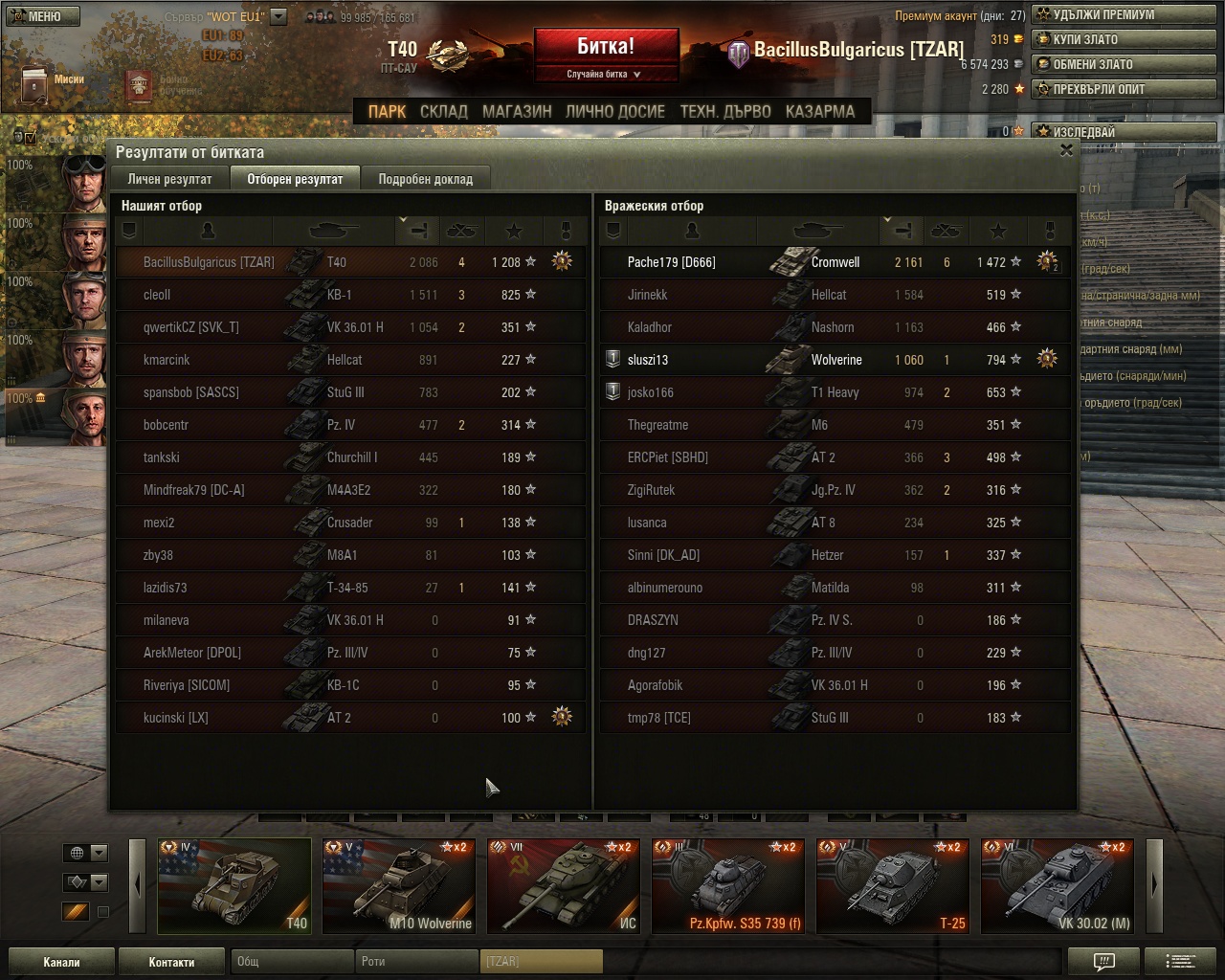1225x980 pixels.
Task: Choose the ОБМЕНИ ЗЛАТО button
Action: point(1124,64)
